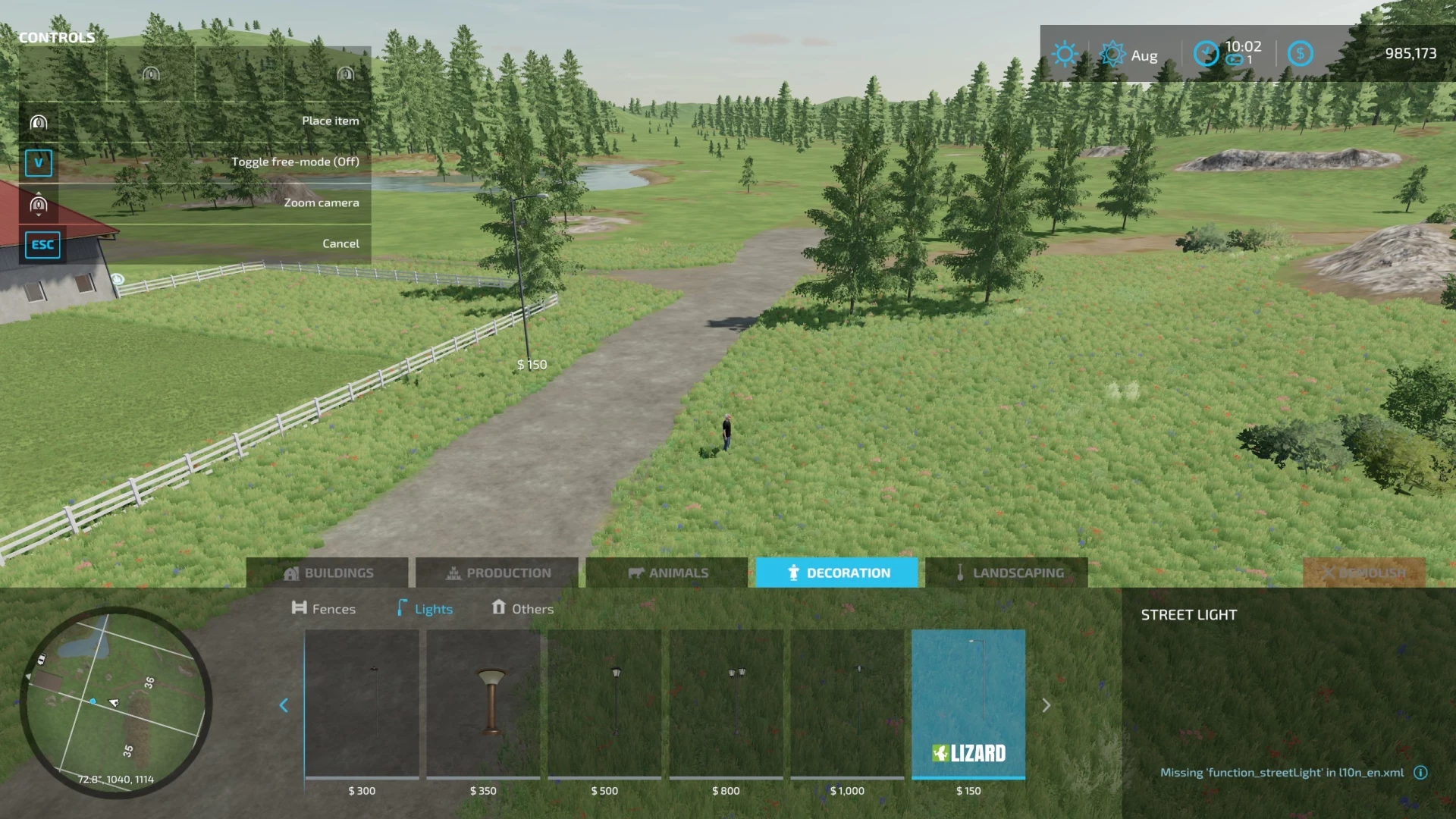Click the left arrow to browse previous lights
This screenshot has width=1456, height=819.
coord(284,705)
